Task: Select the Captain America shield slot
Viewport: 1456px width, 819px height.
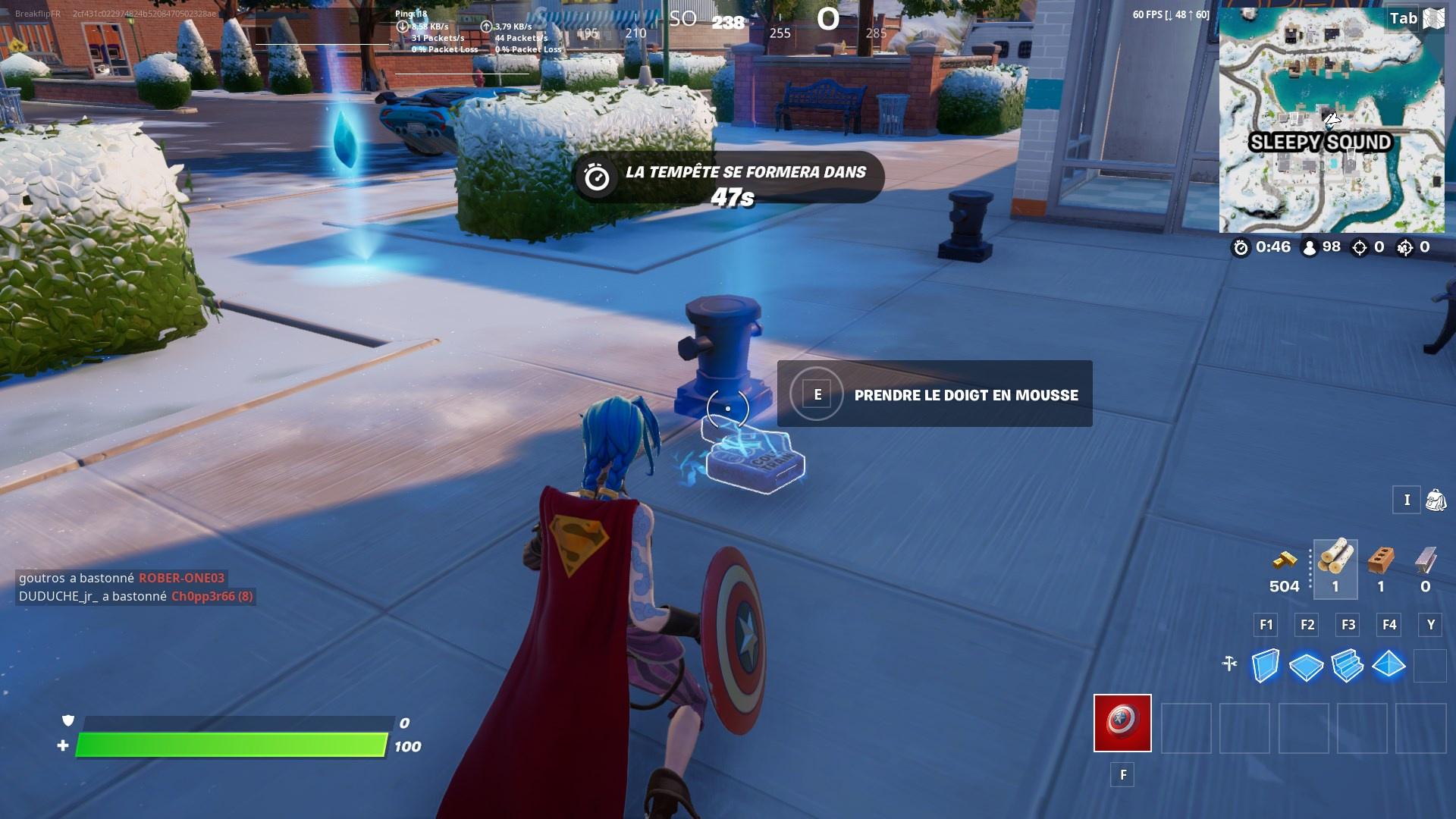Action: [x=1122, y=723]
